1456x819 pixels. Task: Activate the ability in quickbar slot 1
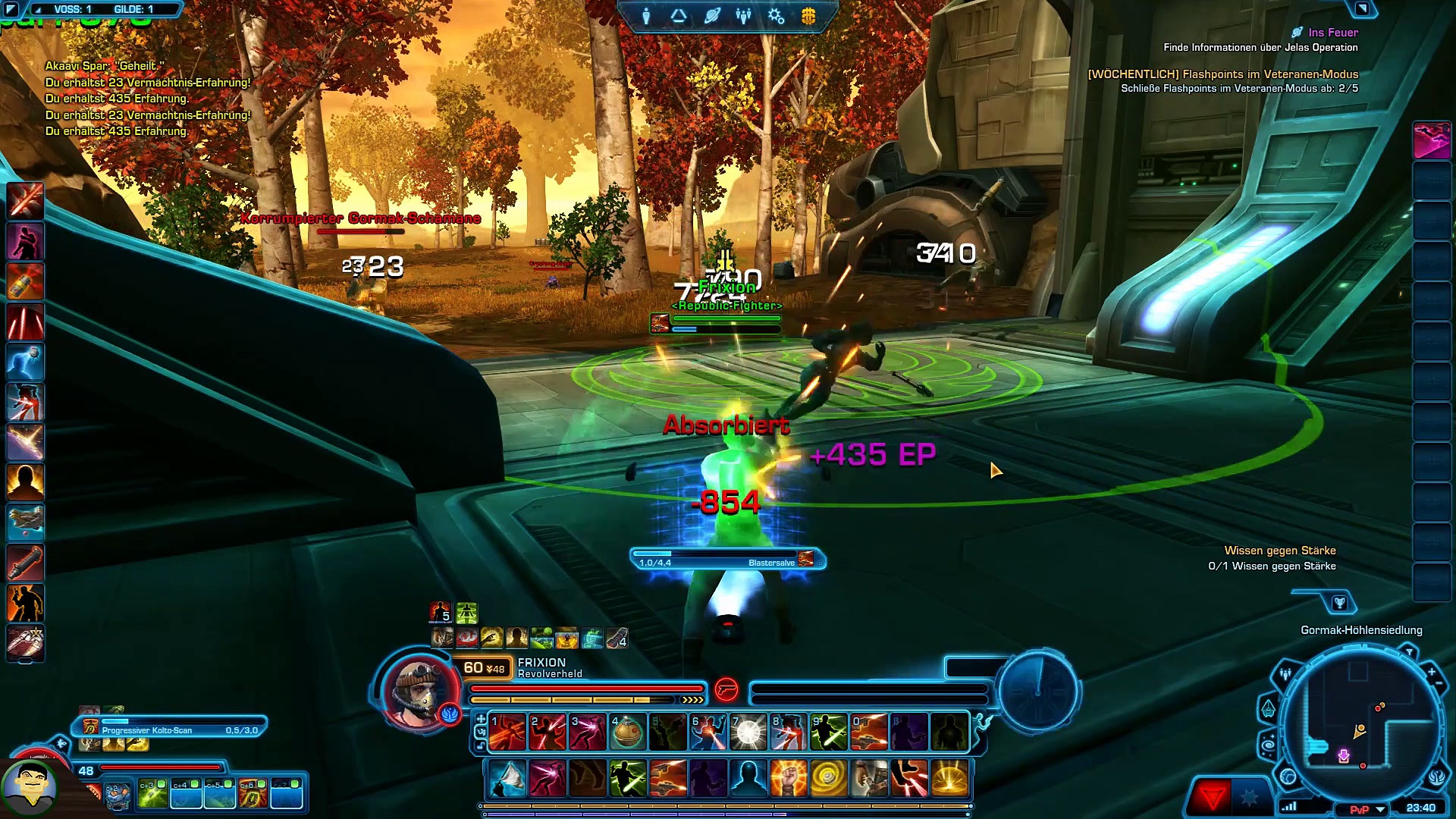click(507, 733)
